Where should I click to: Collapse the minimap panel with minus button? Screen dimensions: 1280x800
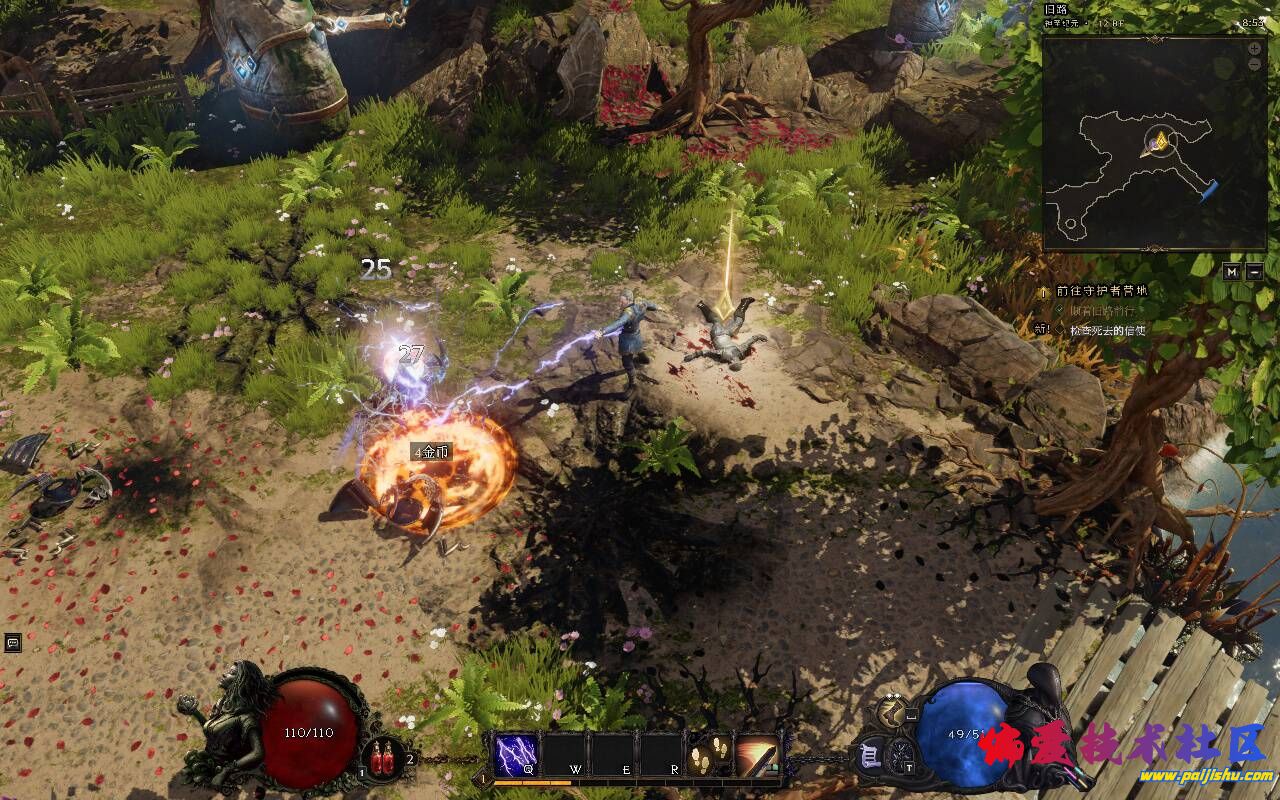click(x=1254, y=271)
